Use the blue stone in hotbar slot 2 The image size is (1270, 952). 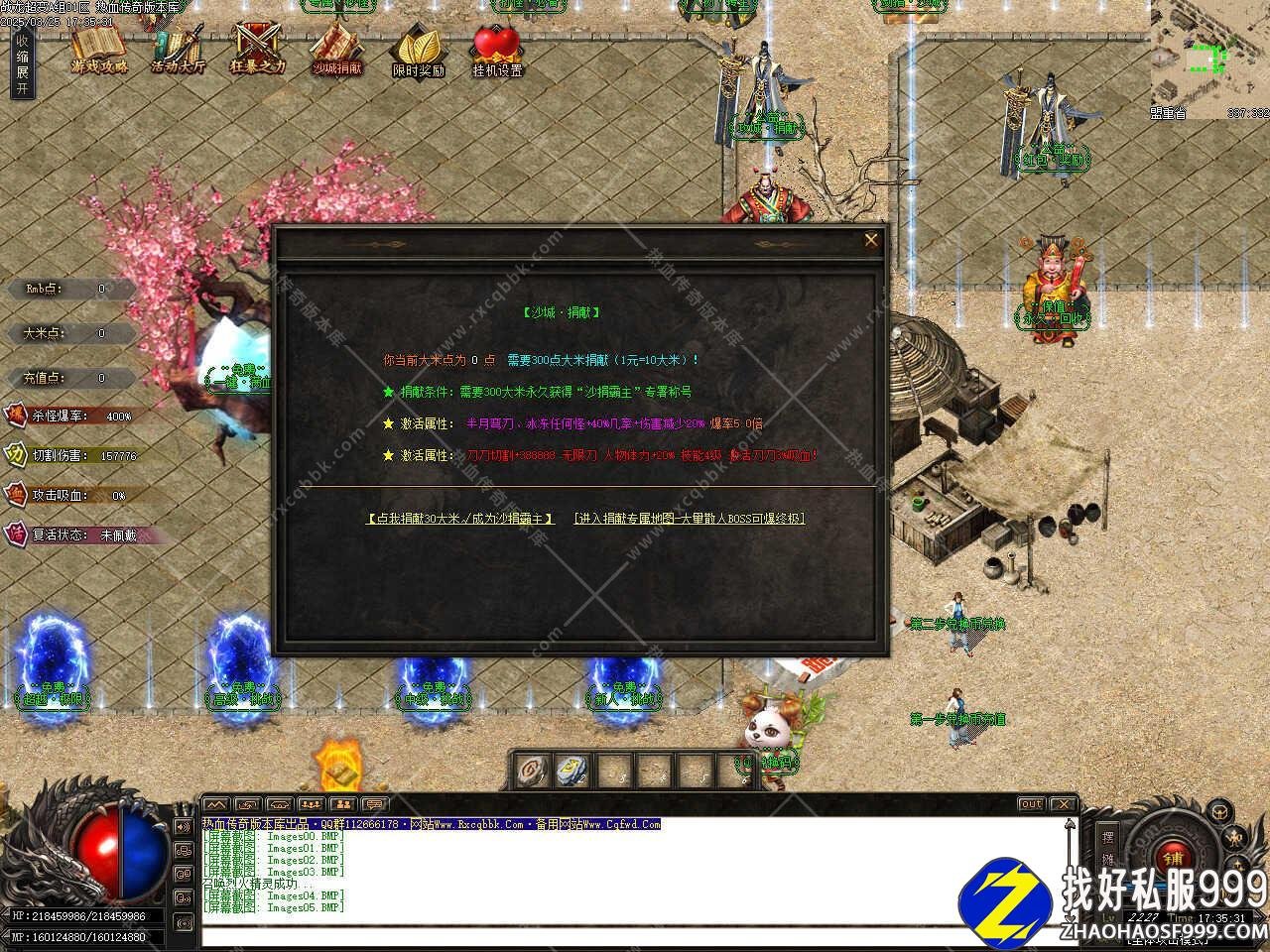tap(571, 770)
